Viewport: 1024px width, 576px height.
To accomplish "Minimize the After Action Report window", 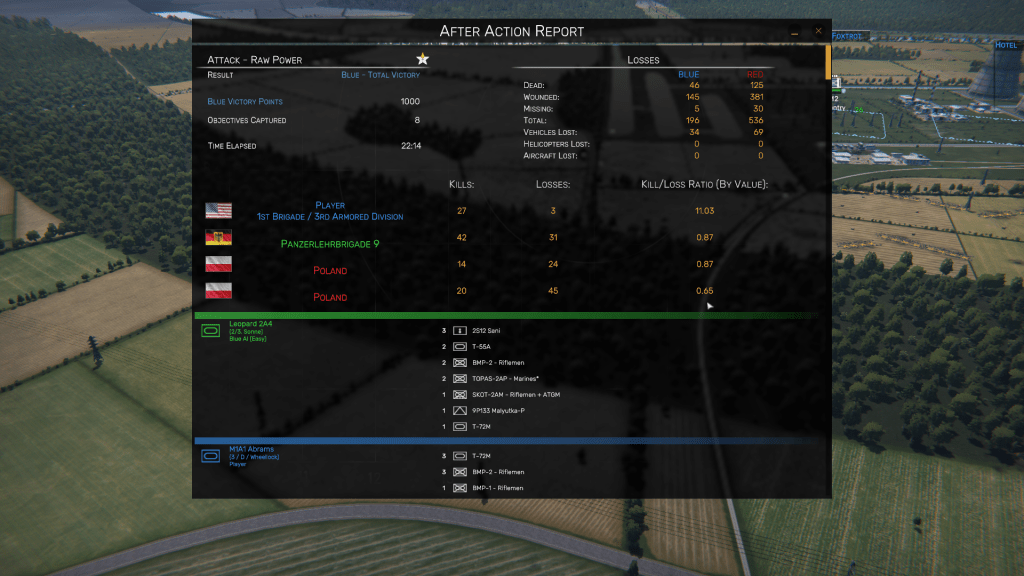I will (795, 32).
